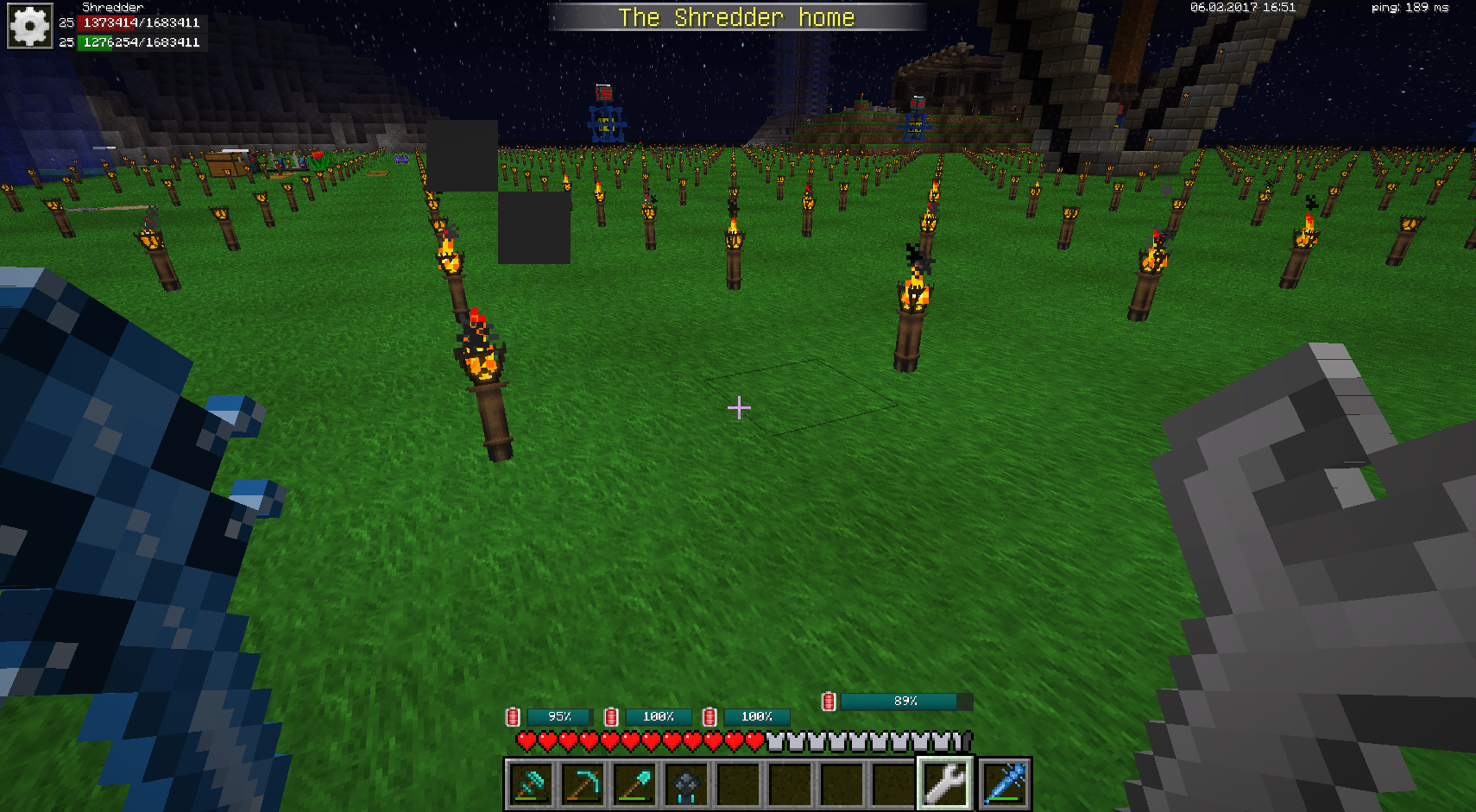1476x812 pixels.
Task: Pick the wrench hotbar slot
Action: click(x=946, y=784)
